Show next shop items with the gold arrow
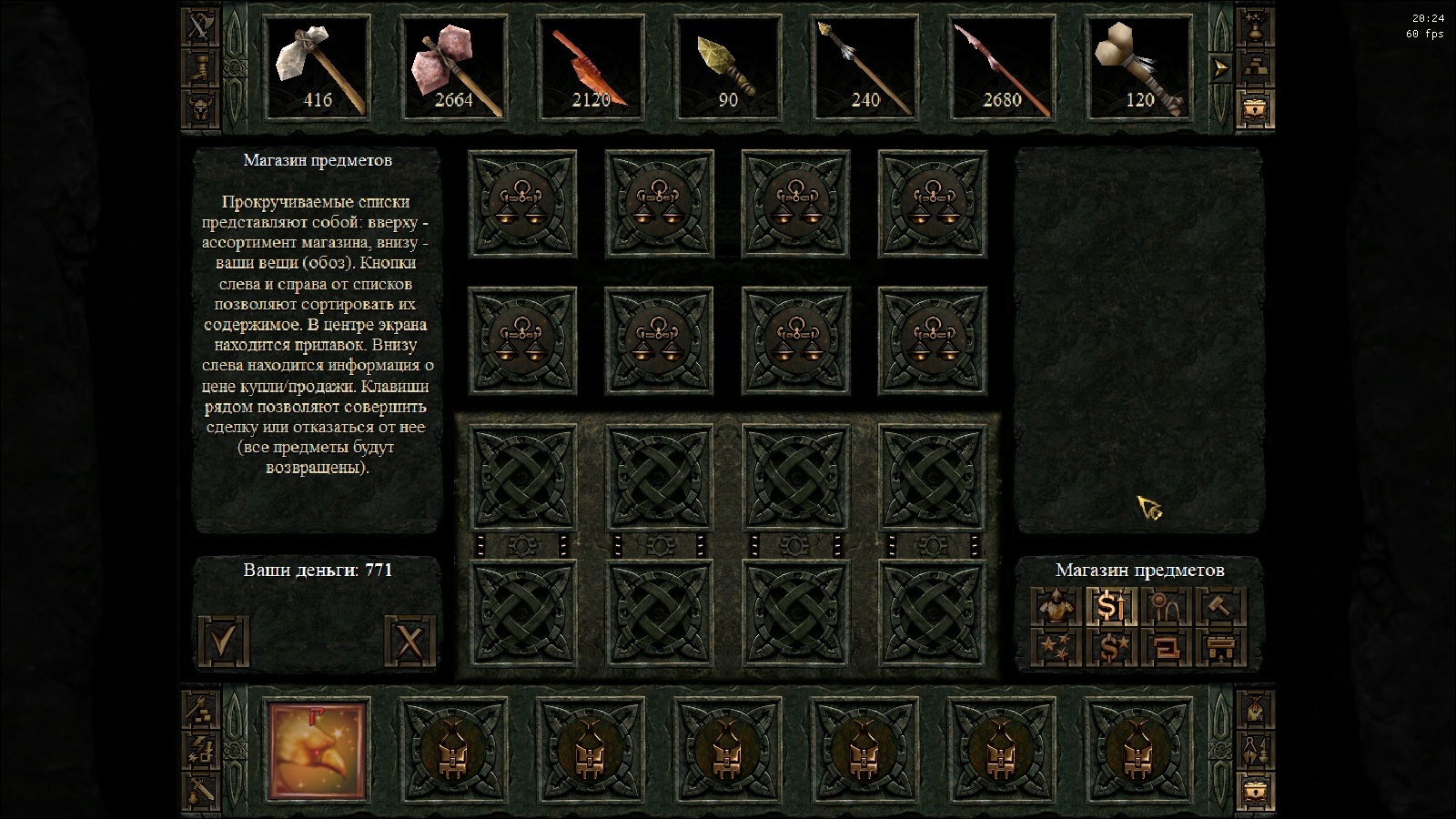Screen dimensions: 1456x819 click(x=1219, y=68)
